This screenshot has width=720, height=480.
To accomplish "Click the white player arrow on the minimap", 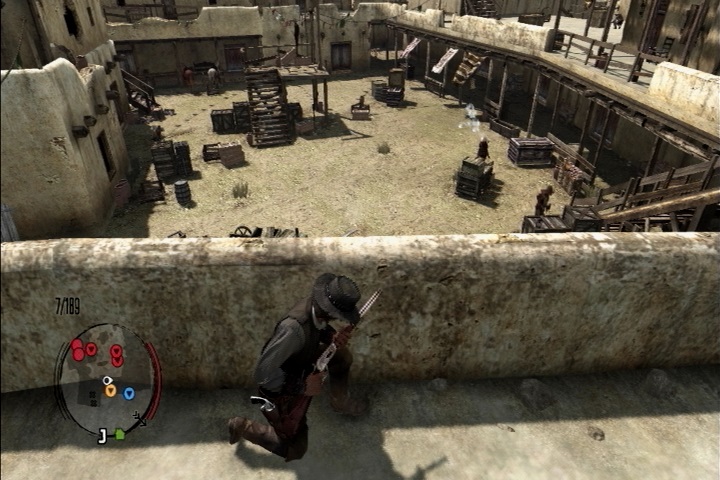I will 107,381.
